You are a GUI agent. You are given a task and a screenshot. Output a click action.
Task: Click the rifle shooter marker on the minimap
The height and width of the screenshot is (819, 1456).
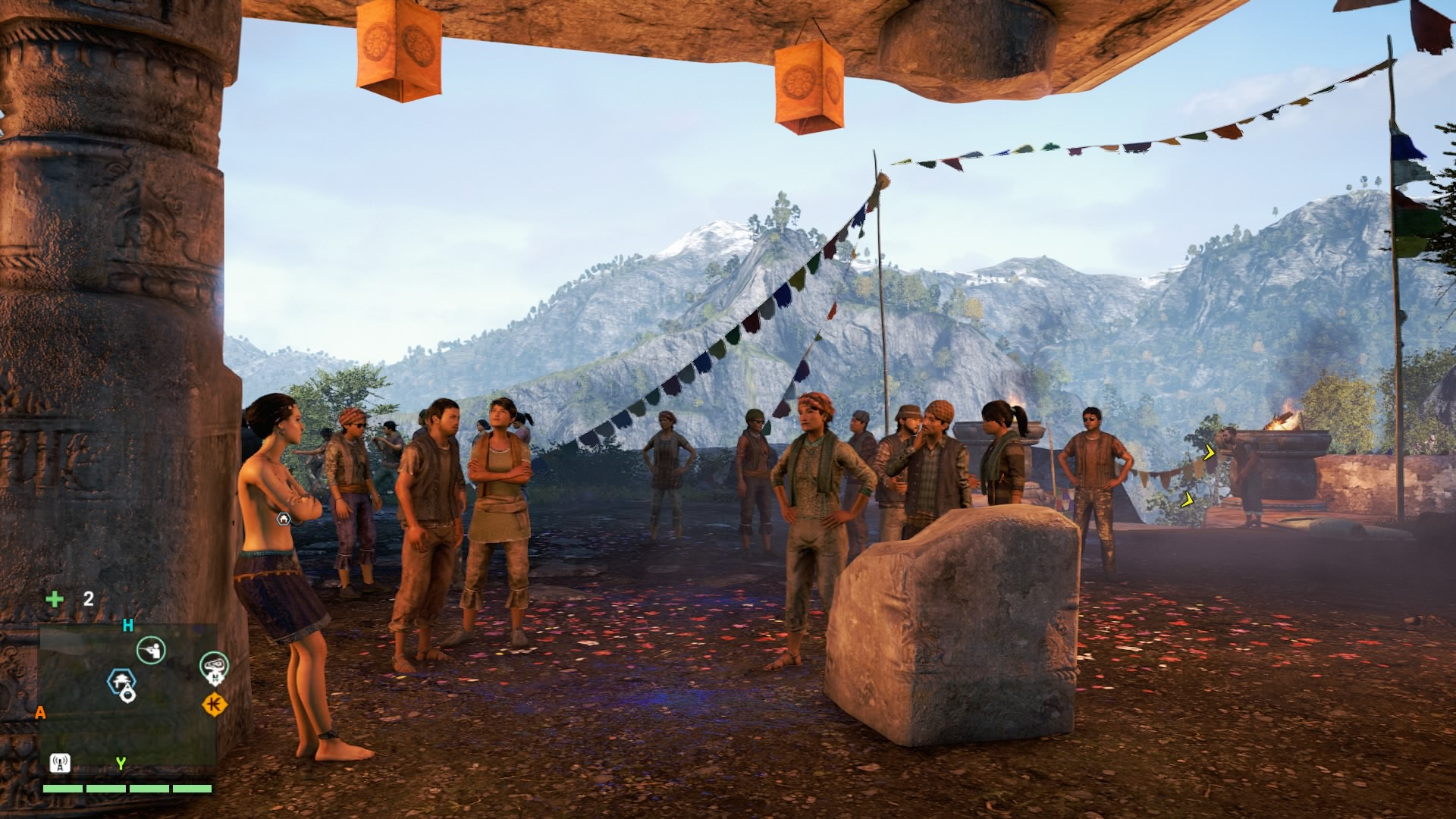(151, 650)
